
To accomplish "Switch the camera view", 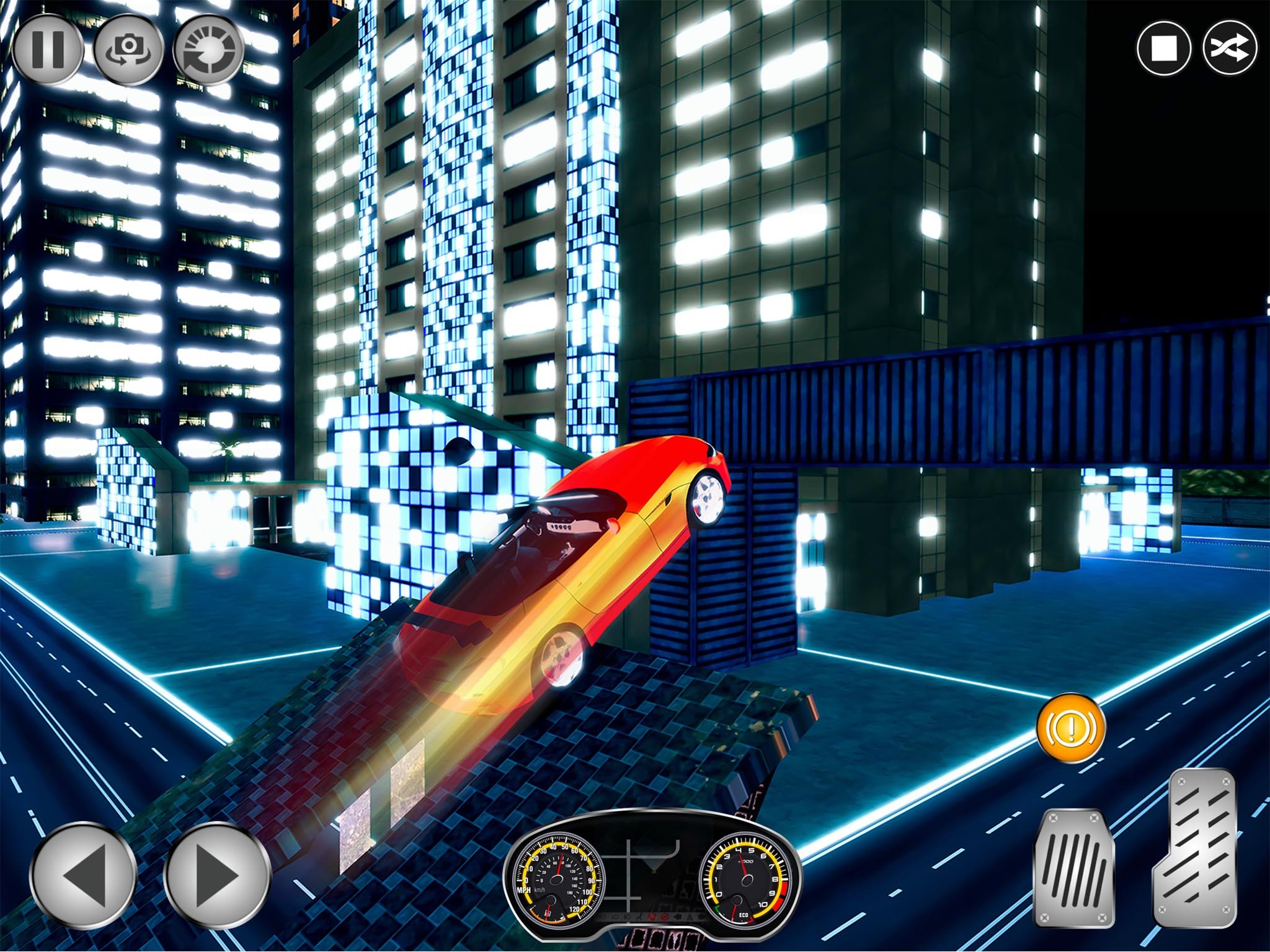I will 129,50.
